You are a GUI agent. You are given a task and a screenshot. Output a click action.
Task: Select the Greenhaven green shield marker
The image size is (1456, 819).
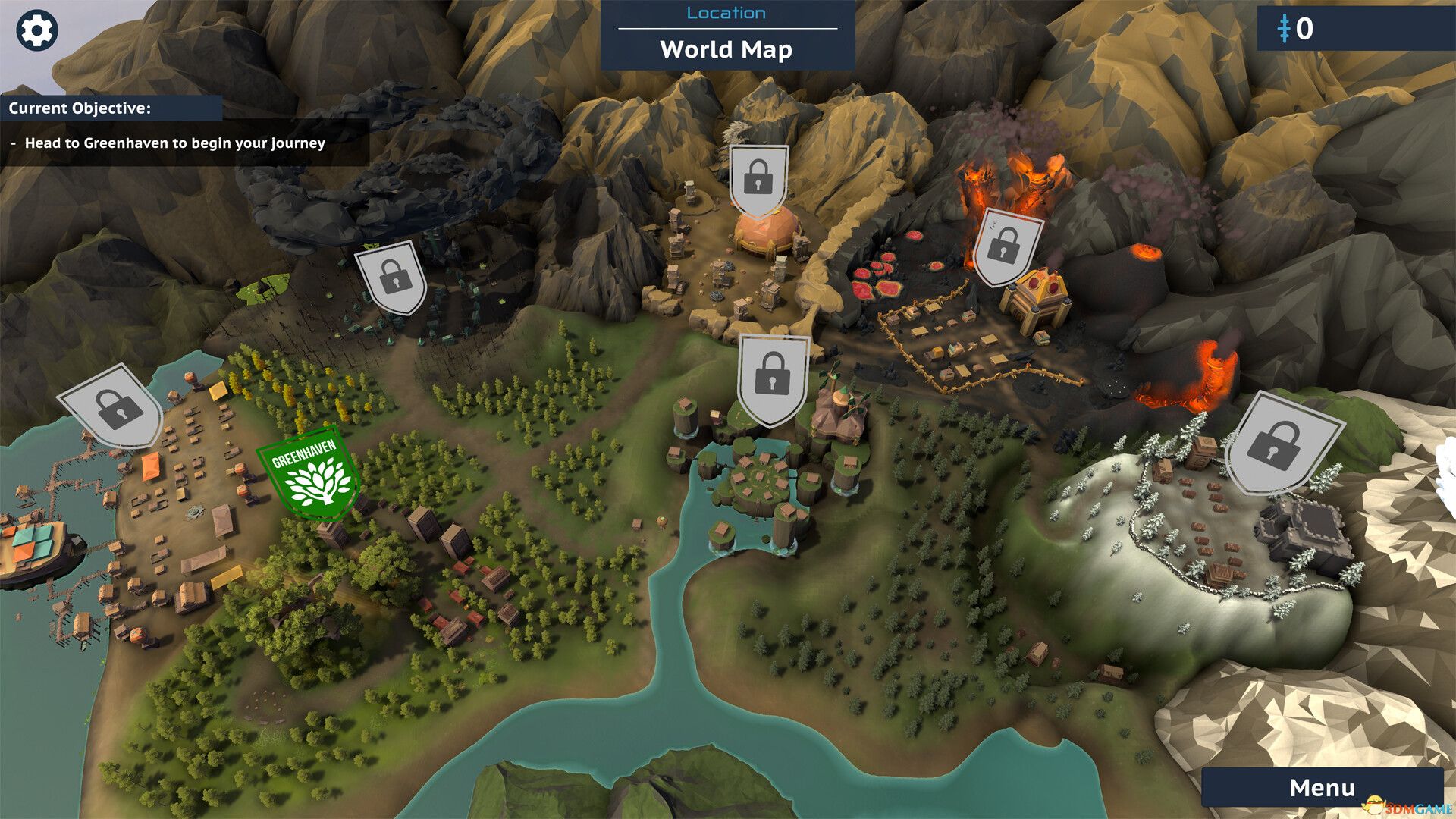click(x=309, y=474)
